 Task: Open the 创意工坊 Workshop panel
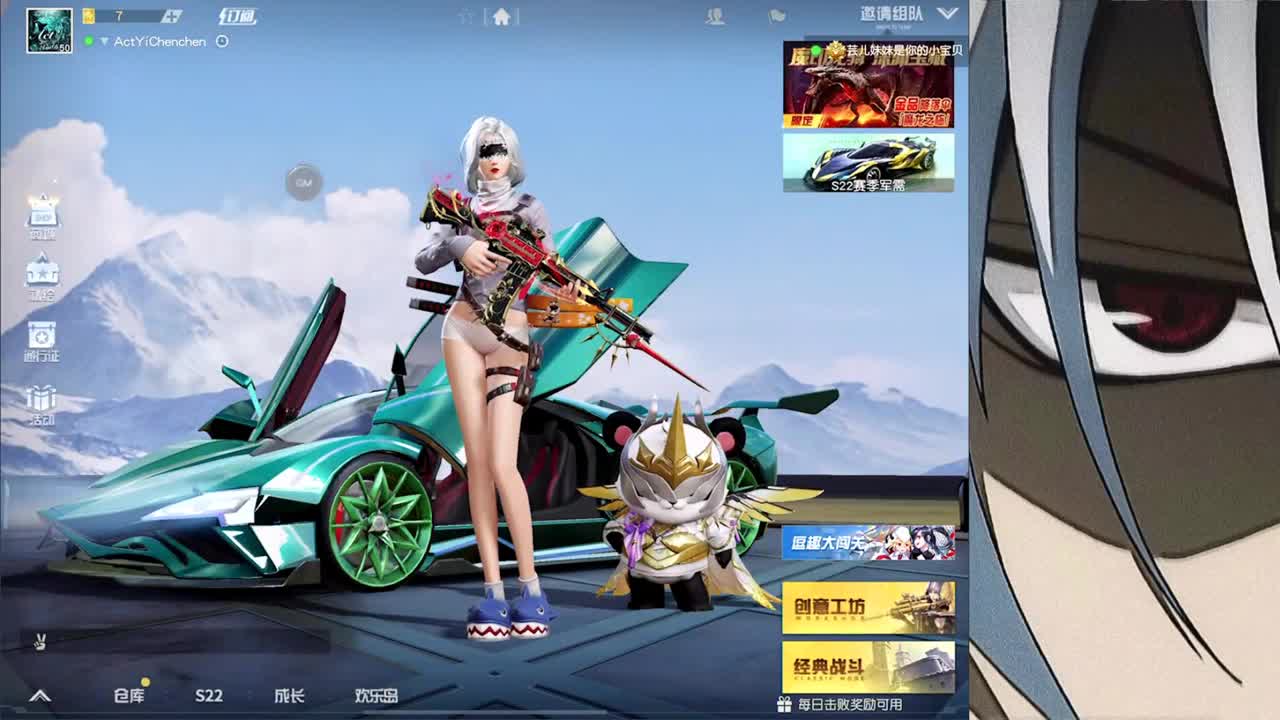pos(868,605)
